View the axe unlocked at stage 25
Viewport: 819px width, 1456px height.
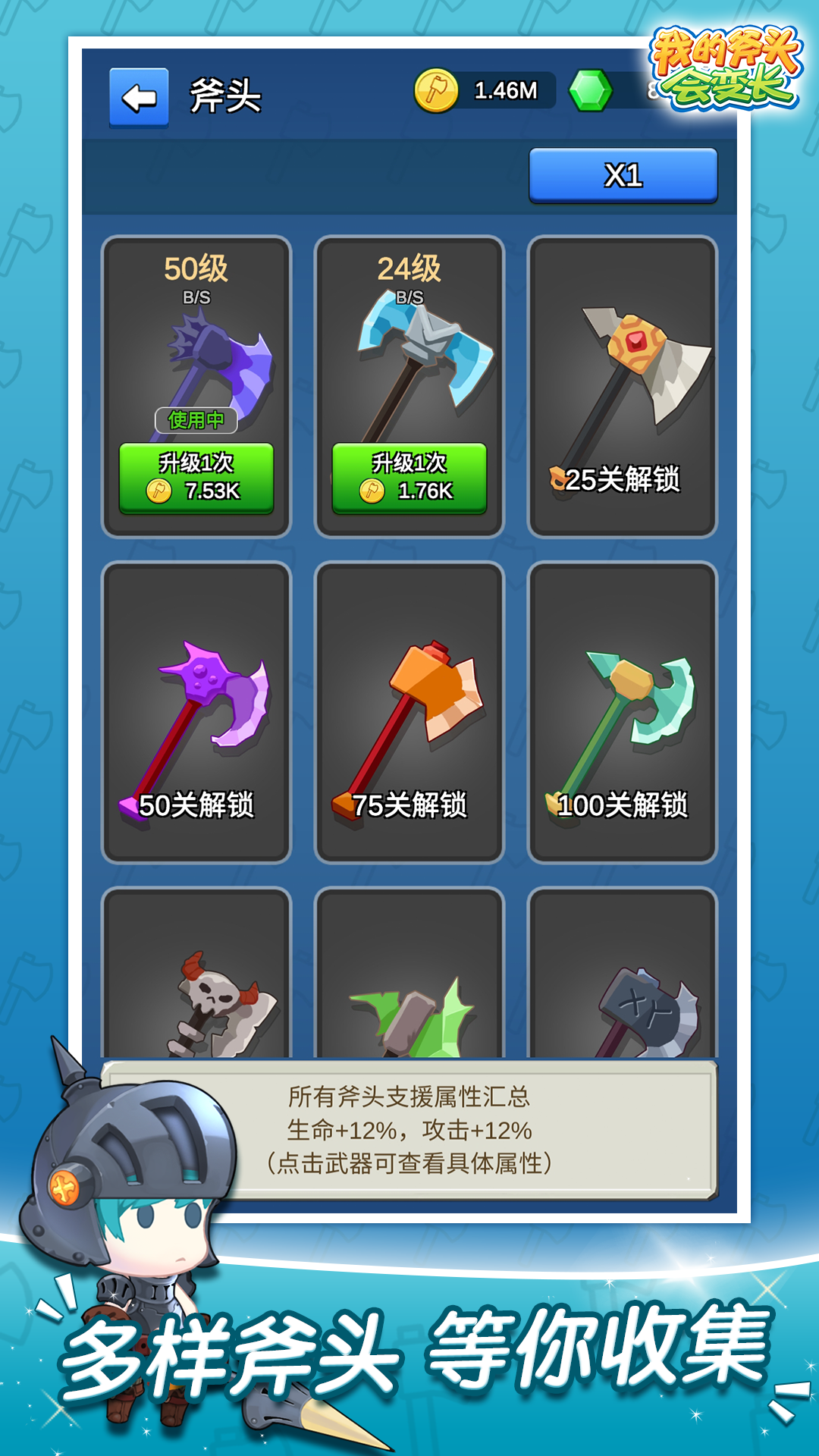[x=622, y=387]
